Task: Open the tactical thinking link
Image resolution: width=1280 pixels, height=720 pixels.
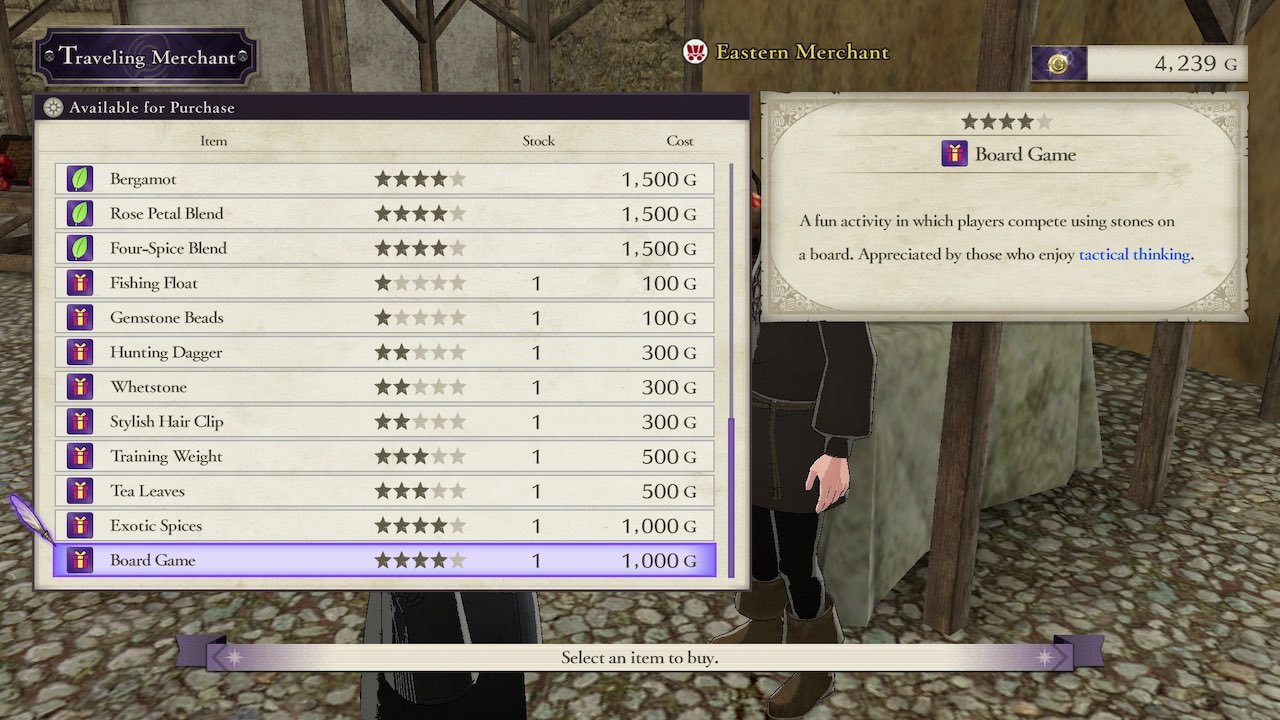Action: point(1134,255)
